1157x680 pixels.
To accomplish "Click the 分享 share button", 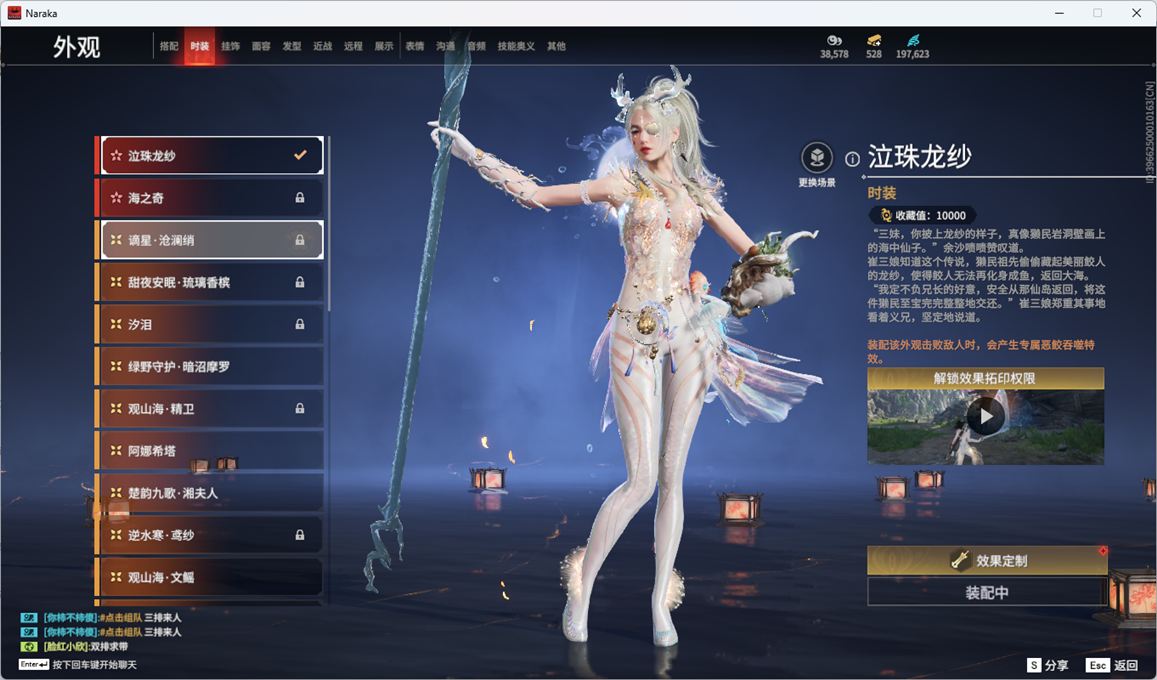I will click(1048, 665).
